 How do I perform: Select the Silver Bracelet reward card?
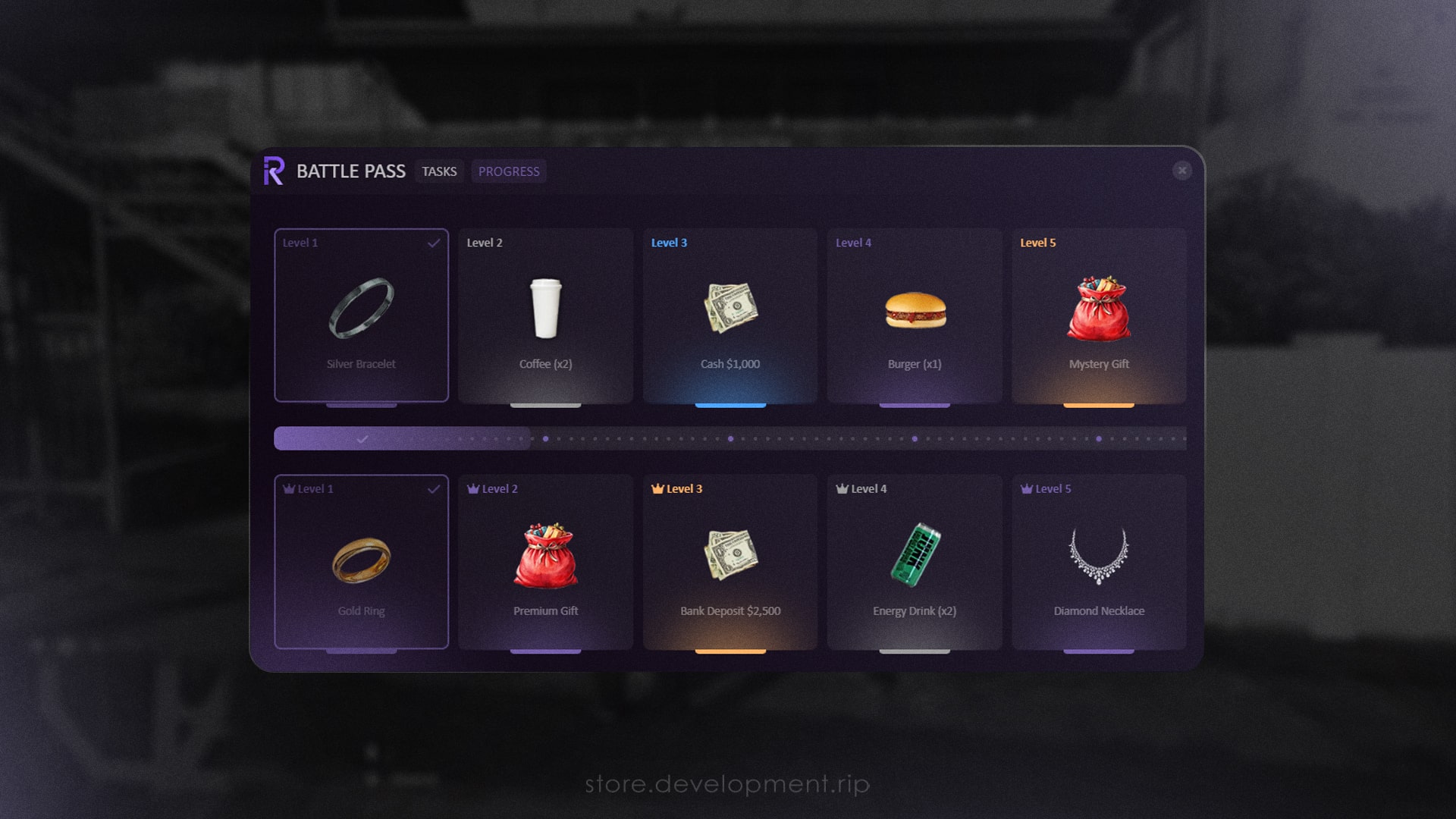click(x=361, y=315)
